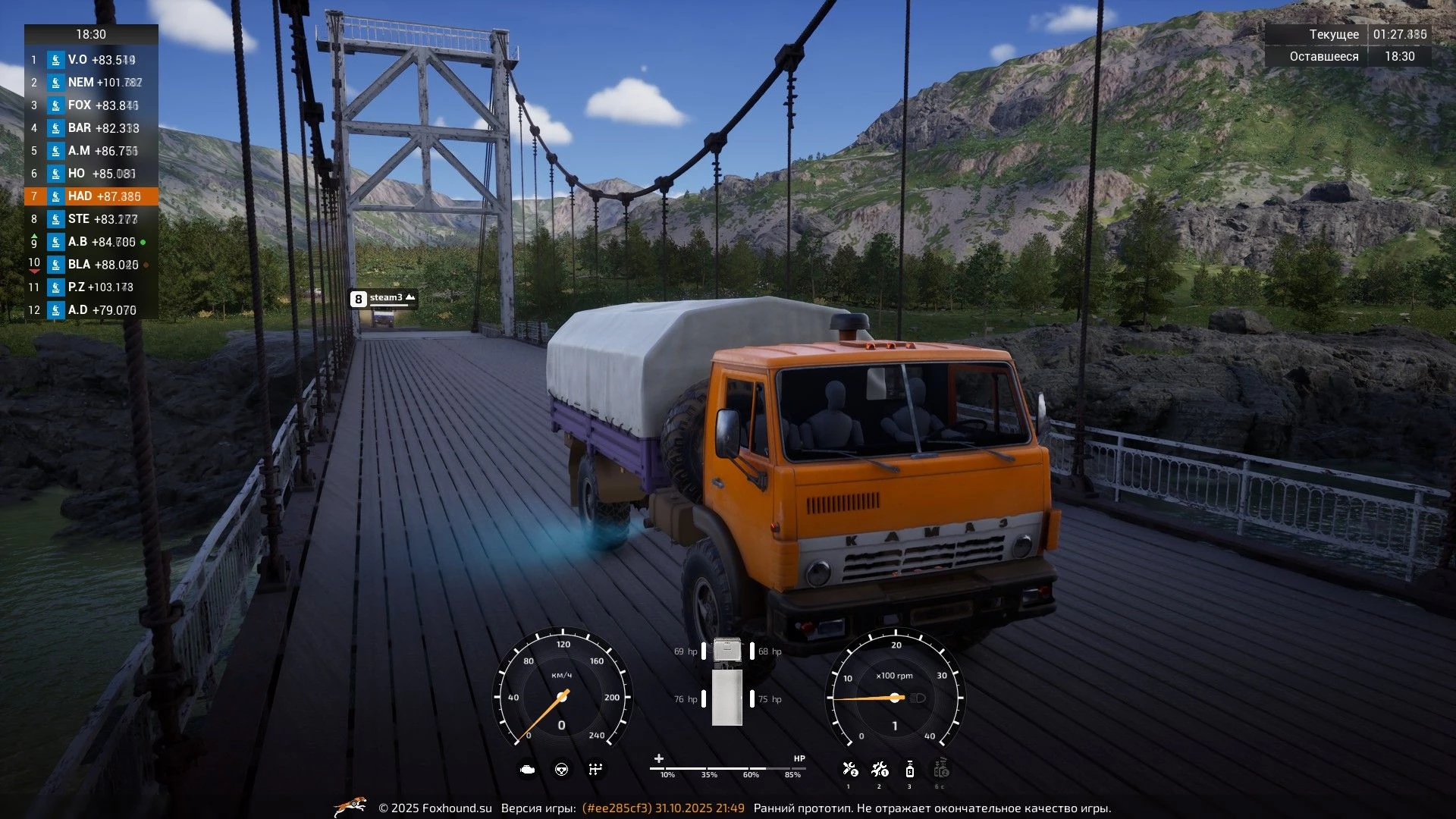
Task: Select FOX in the race leaderboard
Action: [x=91, y=105]
